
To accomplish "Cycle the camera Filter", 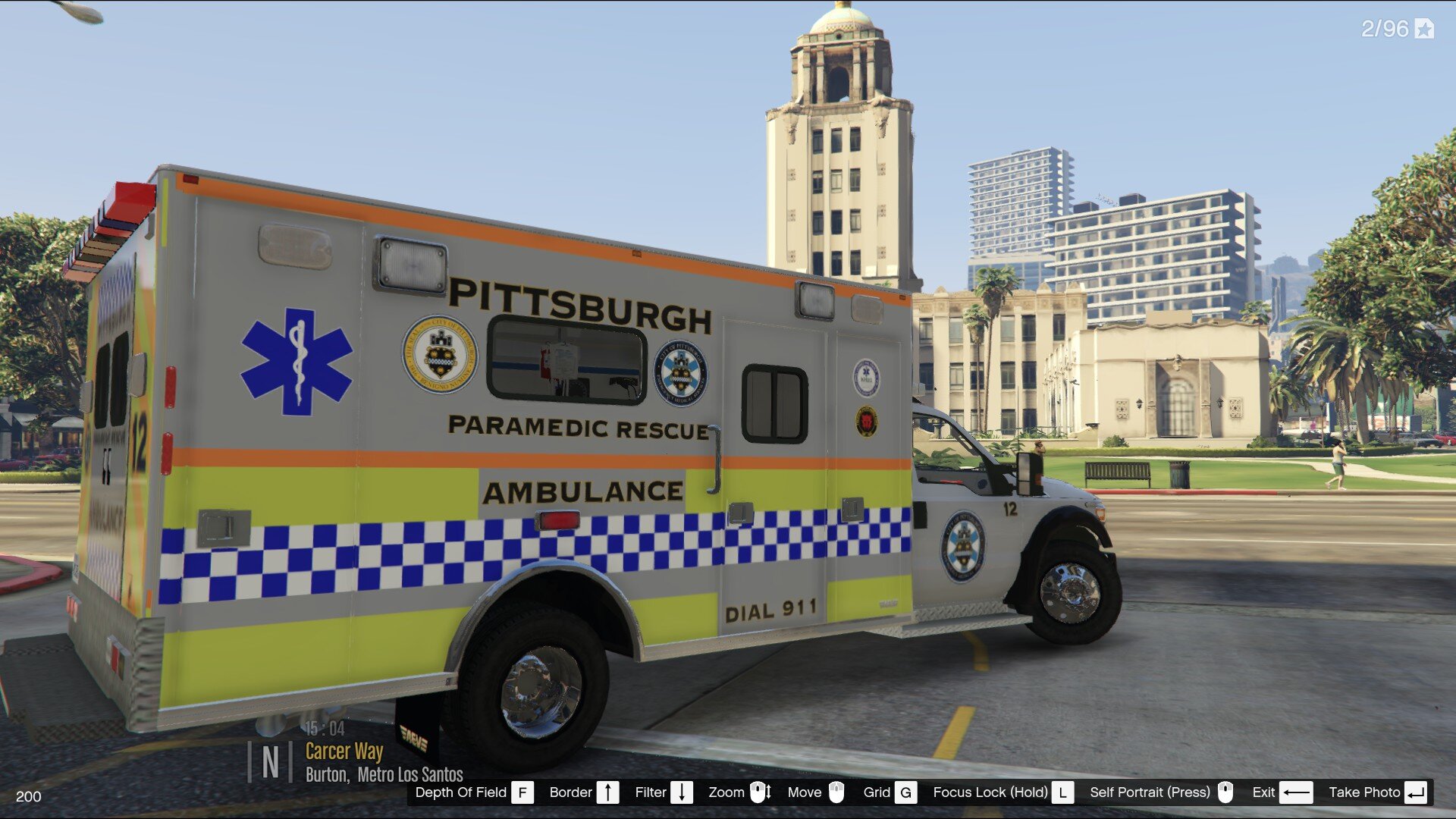I will click(x=664, y=792).
